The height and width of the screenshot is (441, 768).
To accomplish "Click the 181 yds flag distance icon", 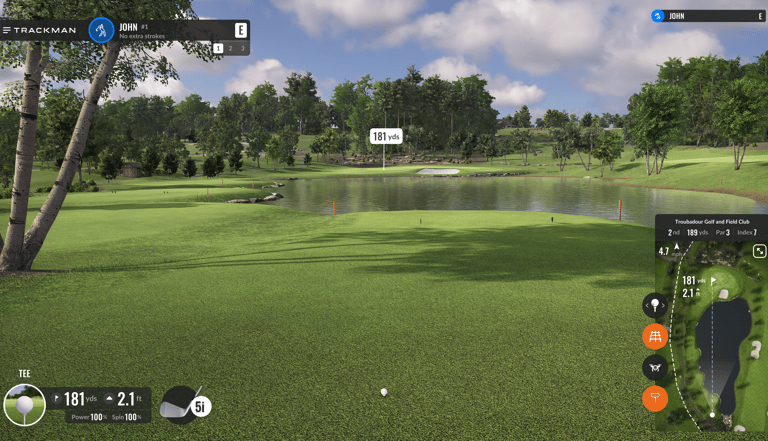I will (x=57, y=399).
